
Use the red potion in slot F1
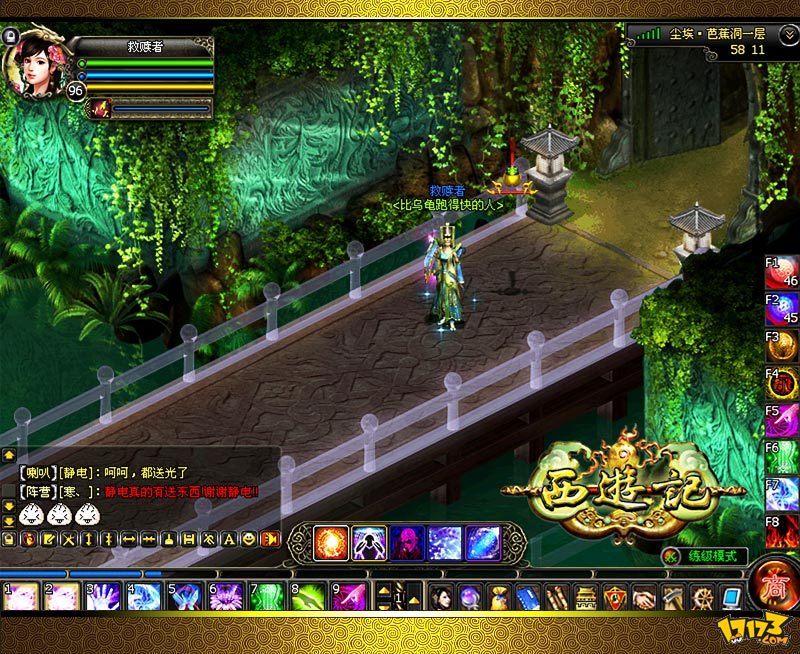pyautogui.click(x=783, y=273)
